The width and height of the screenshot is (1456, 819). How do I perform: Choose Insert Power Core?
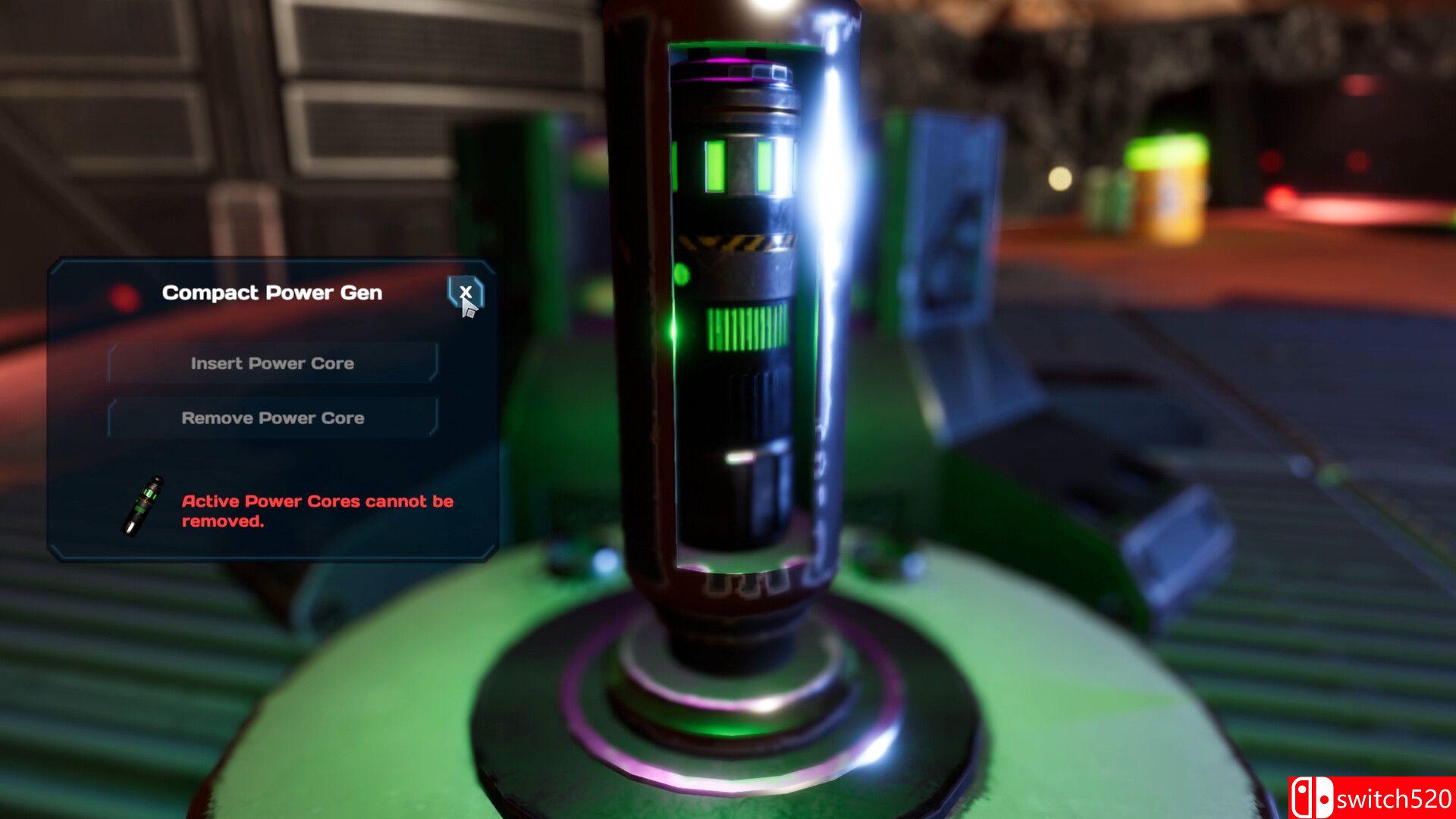[x=272, y=363]
